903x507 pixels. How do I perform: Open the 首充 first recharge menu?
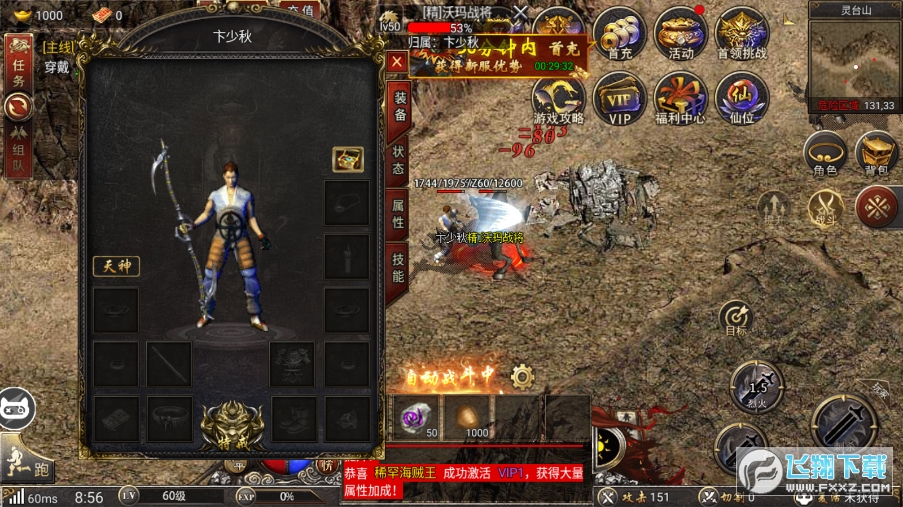click(x=620, y=33)
